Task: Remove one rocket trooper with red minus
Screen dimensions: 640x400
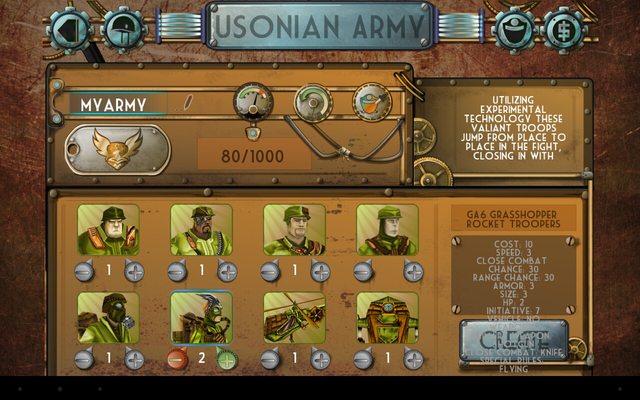Action: point(176,359)
